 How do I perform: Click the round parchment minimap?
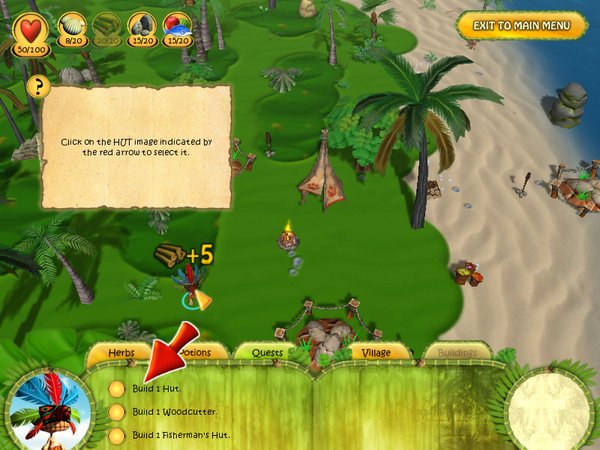click(547, 409)
